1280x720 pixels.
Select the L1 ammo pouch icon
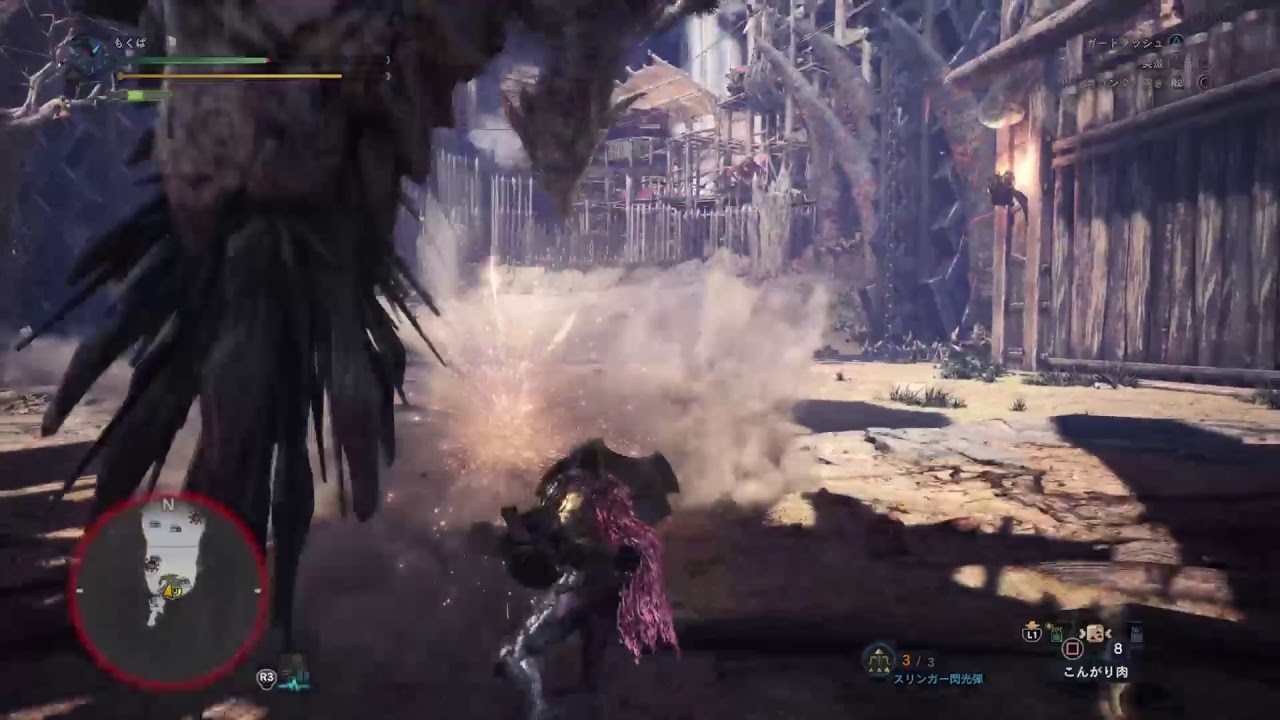(1032, 635)
